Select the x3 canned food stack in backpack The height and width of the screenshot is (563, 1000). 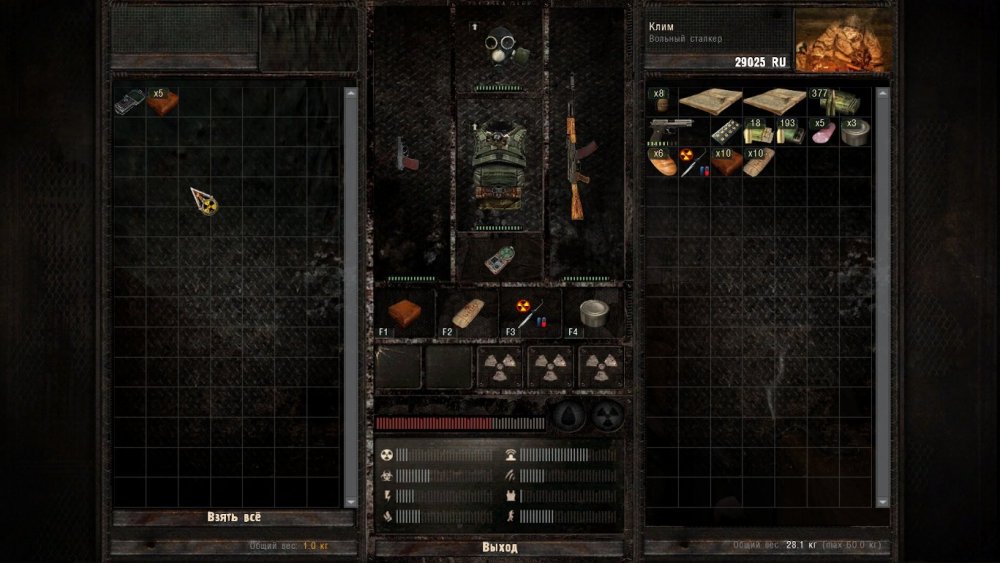click(855, 132)
